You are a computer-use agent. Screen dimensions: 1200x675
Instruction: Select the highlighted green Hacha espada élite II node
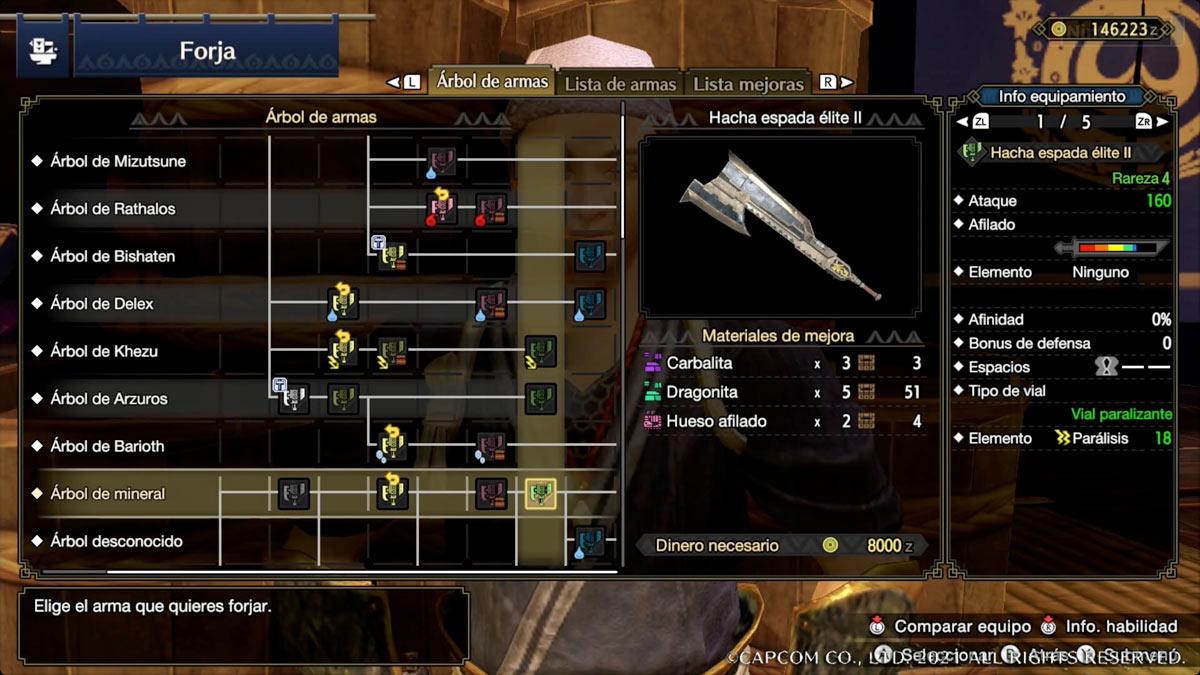click(541, 493)
